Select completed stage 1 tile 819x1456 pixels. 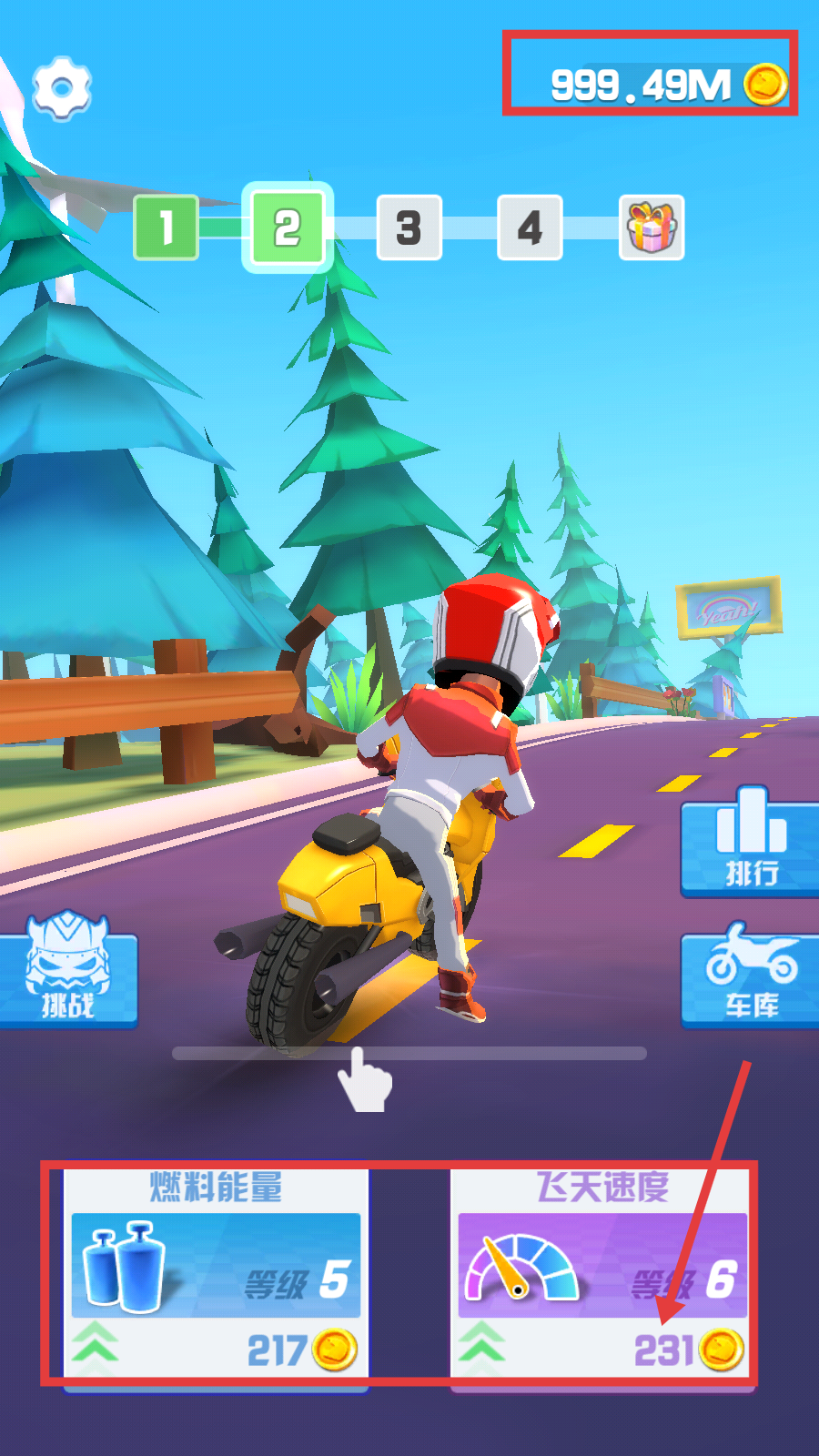pyautogui.click(x=166, y=227)
